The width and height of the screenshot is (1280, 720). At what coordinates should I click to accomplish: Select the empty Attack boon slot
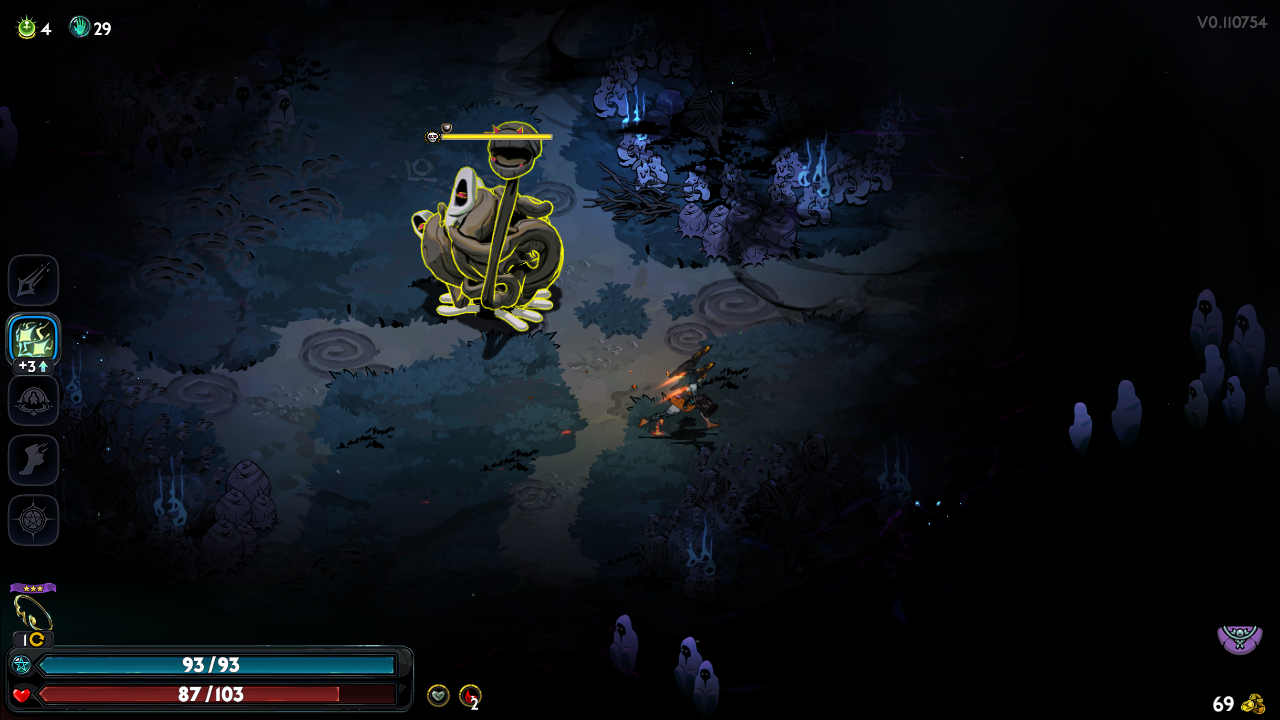pos(34,280)
